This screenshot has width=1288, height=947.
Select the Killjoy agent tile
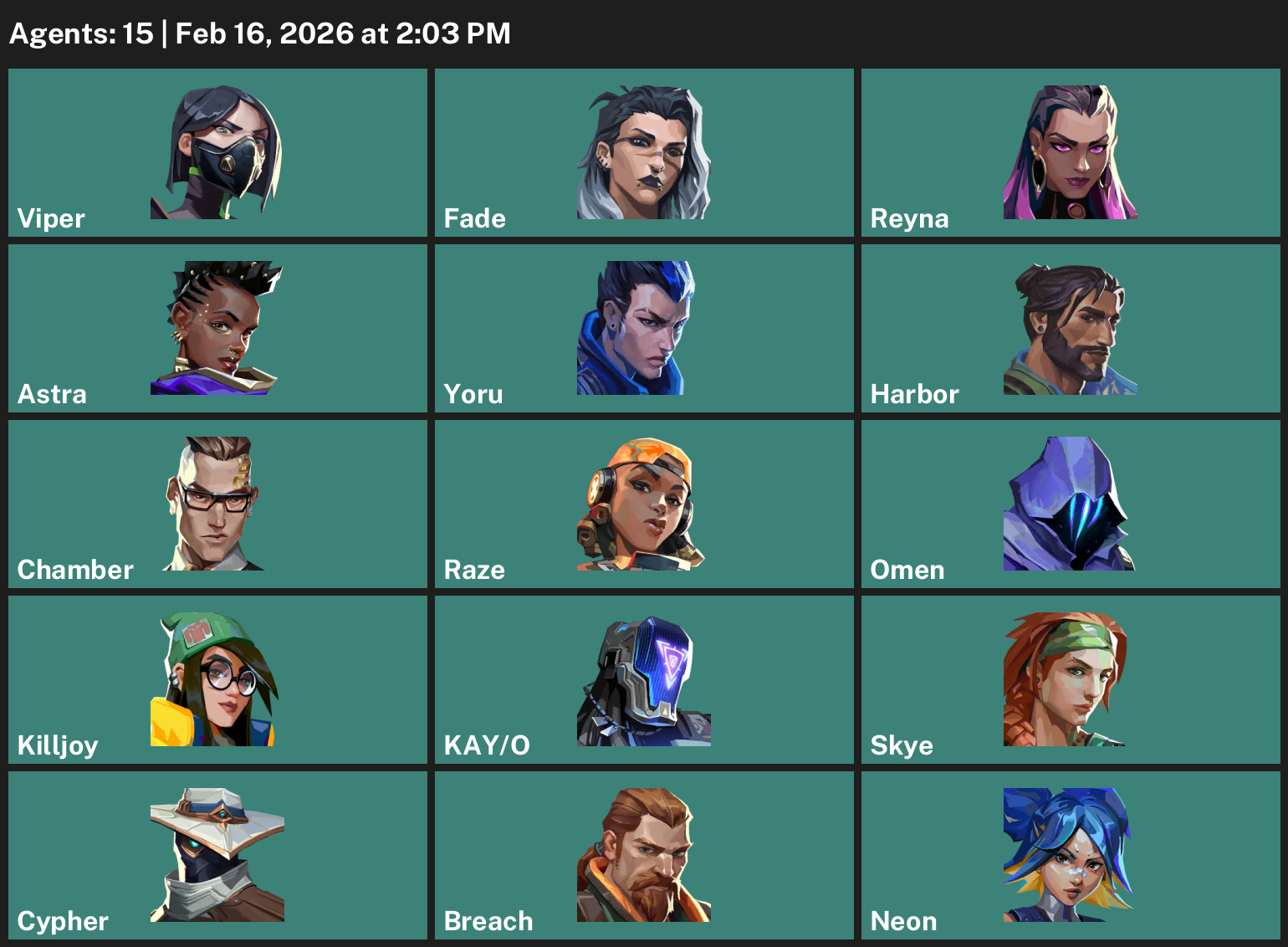click(x=217, y=680)
